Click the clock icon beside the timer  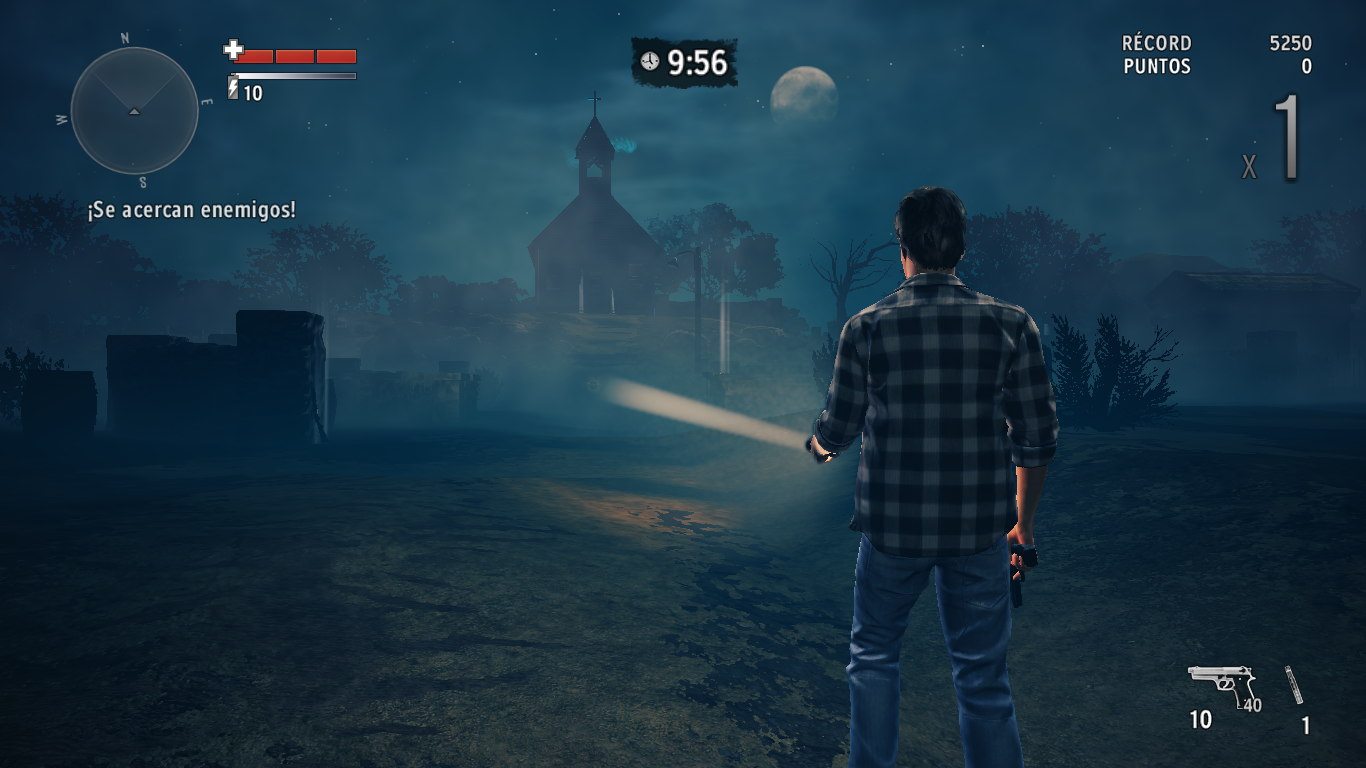point(650,62)
